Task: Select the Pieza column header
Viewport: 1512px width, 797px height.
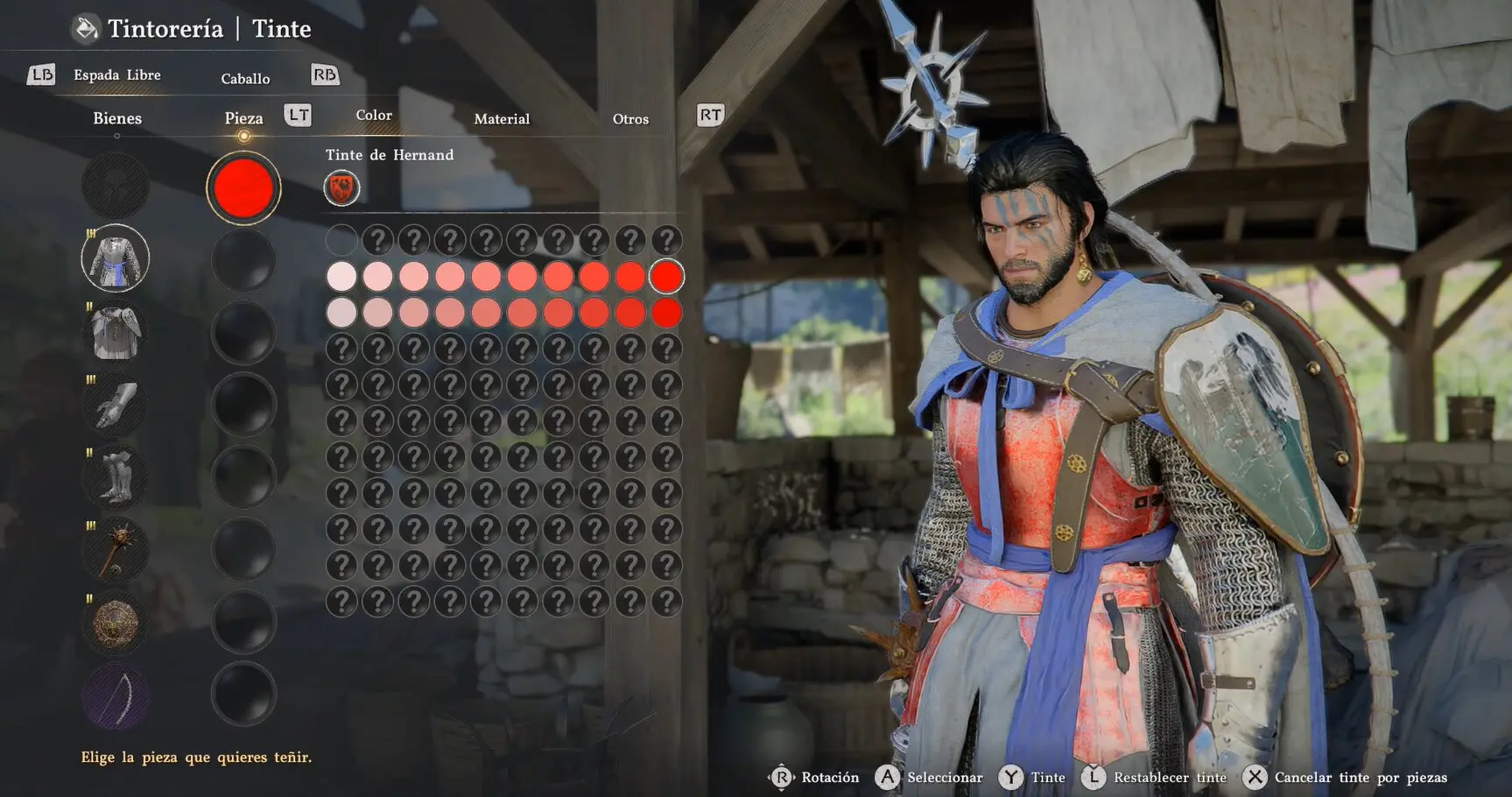Action: [x=243, y=118]
